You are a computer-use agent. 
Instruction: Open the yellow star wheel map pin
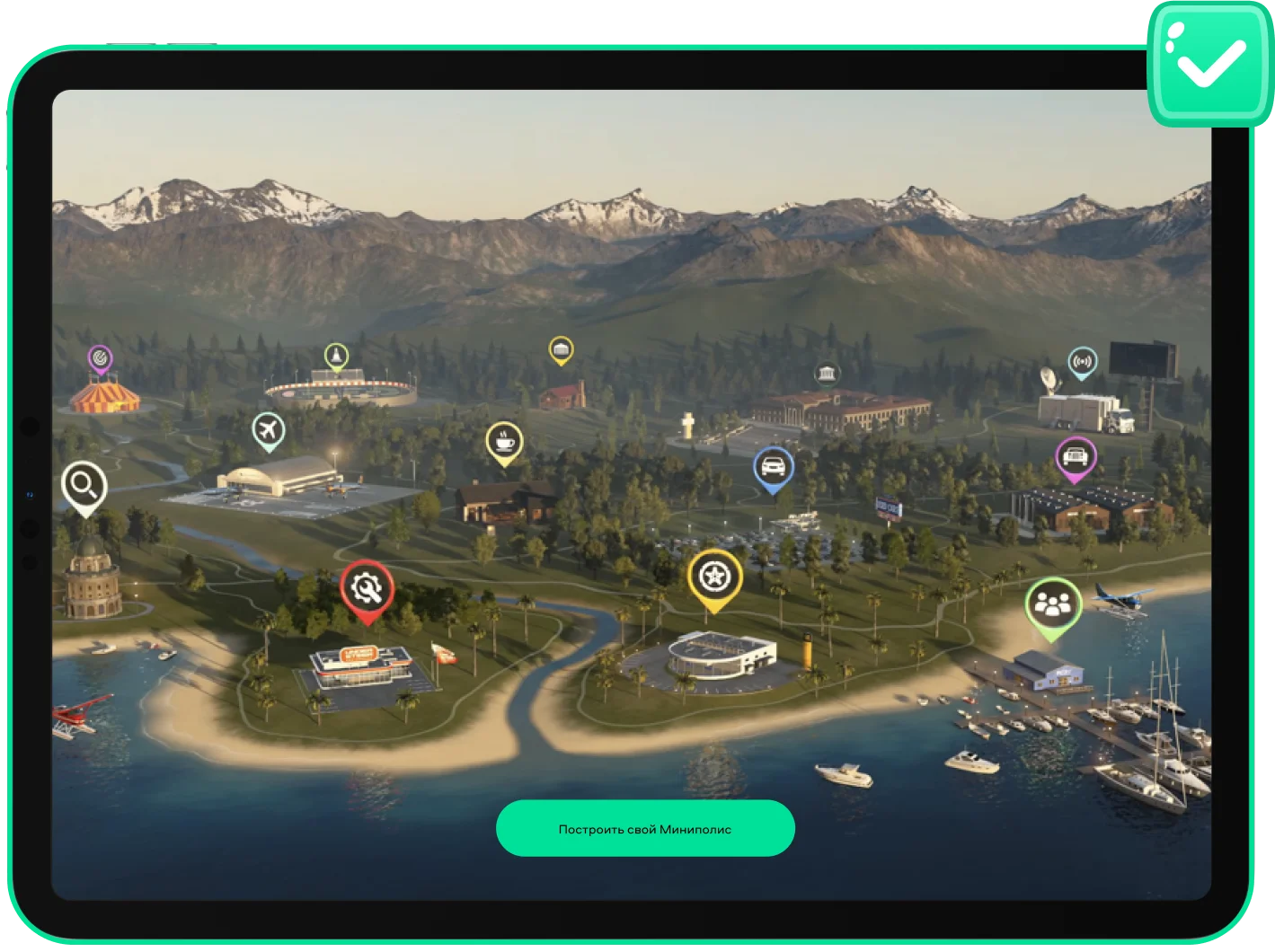pos(714,577)
